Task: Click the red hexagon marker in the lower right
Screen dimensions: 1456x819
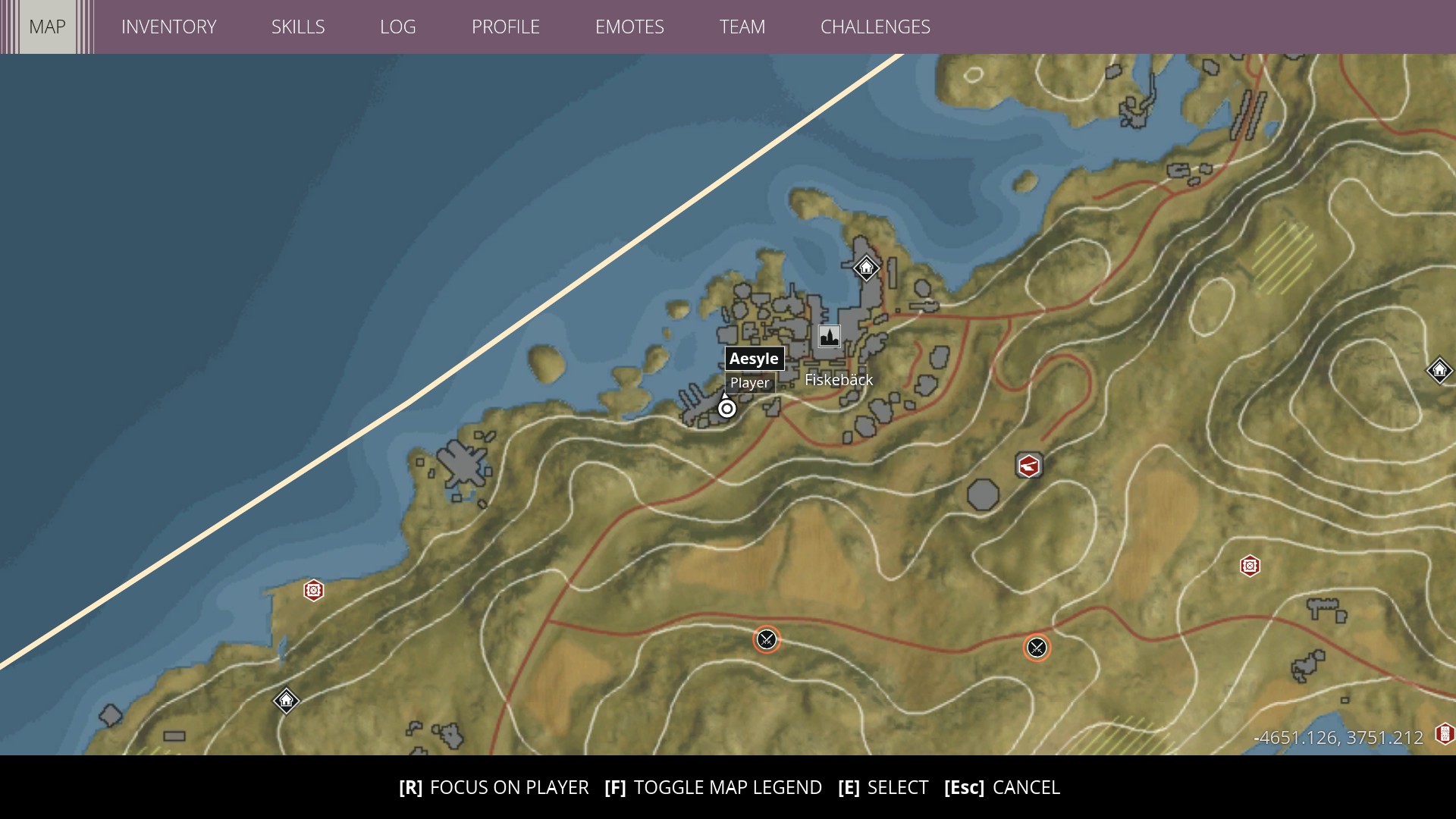Action: click(1250, 565)
